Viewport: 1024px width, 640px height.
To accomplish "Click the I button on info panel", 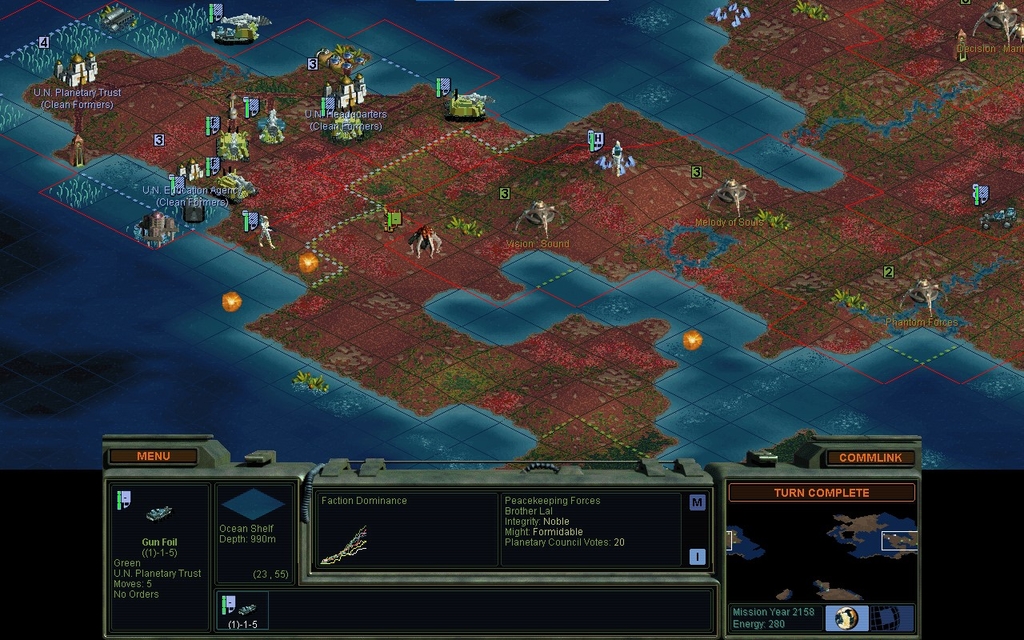I will (x=697, y=557).
